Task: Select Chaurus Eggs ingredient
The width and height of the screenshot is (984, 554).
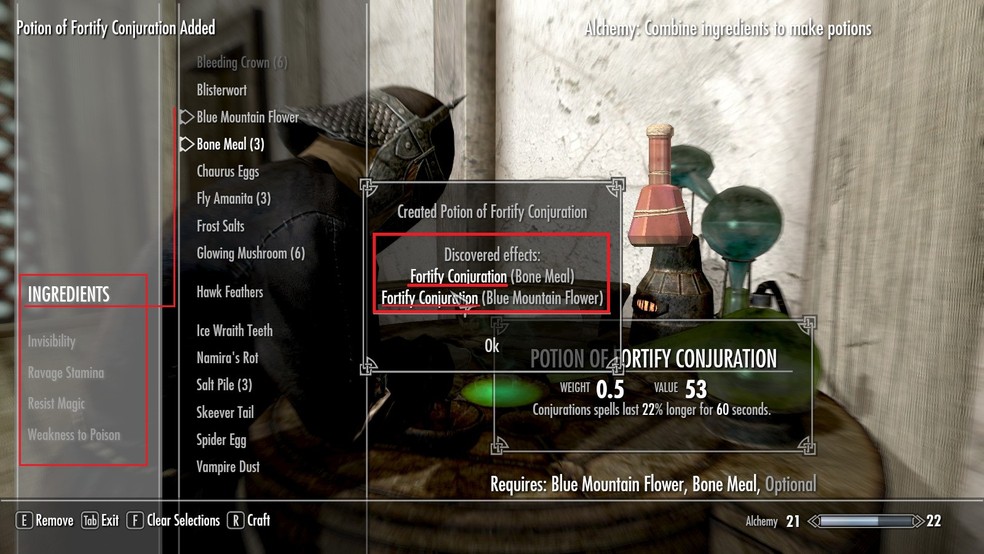Action: (227, 172)
